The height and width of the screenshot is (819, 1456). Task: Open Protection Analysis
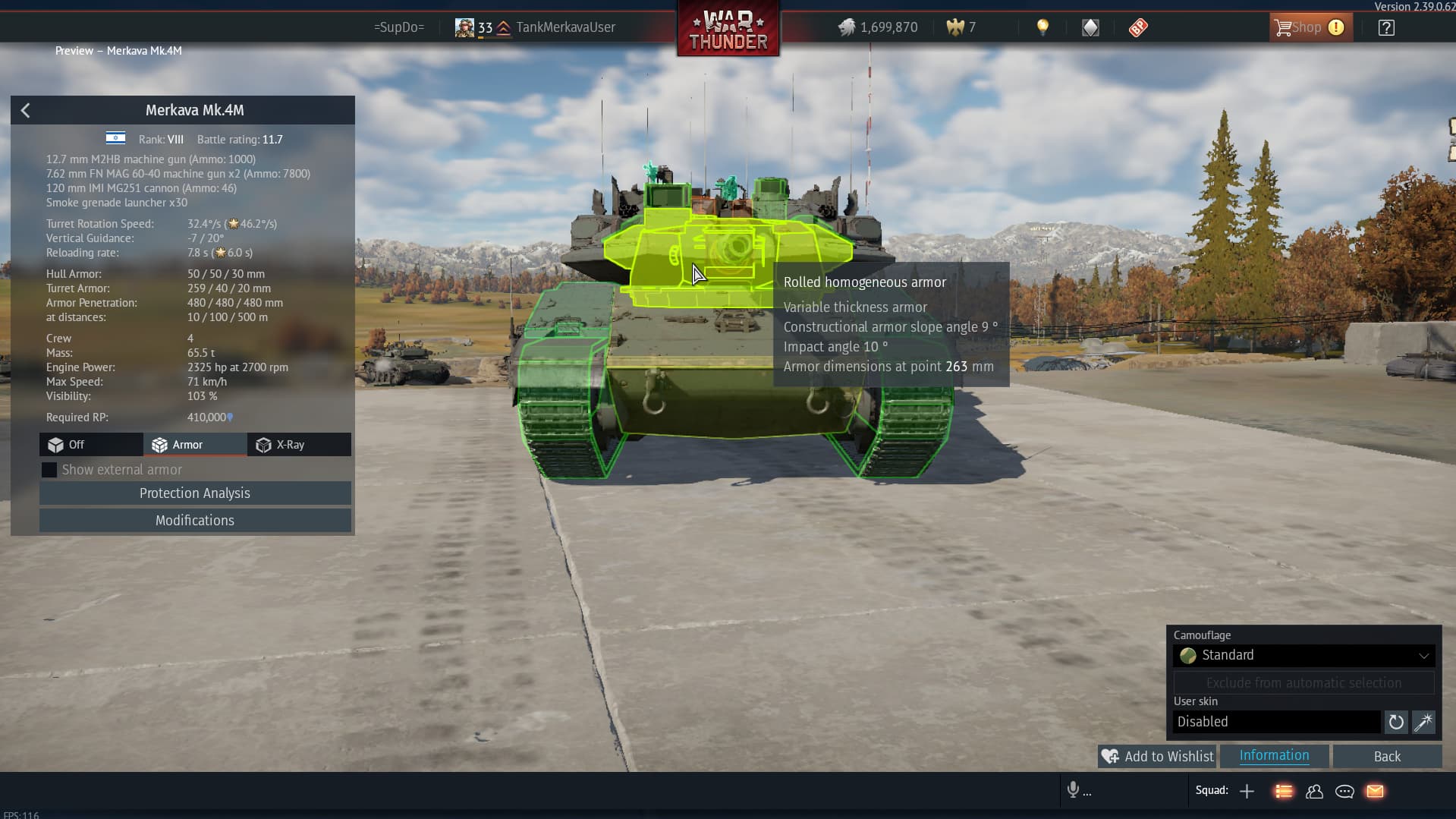click(194, 493)
